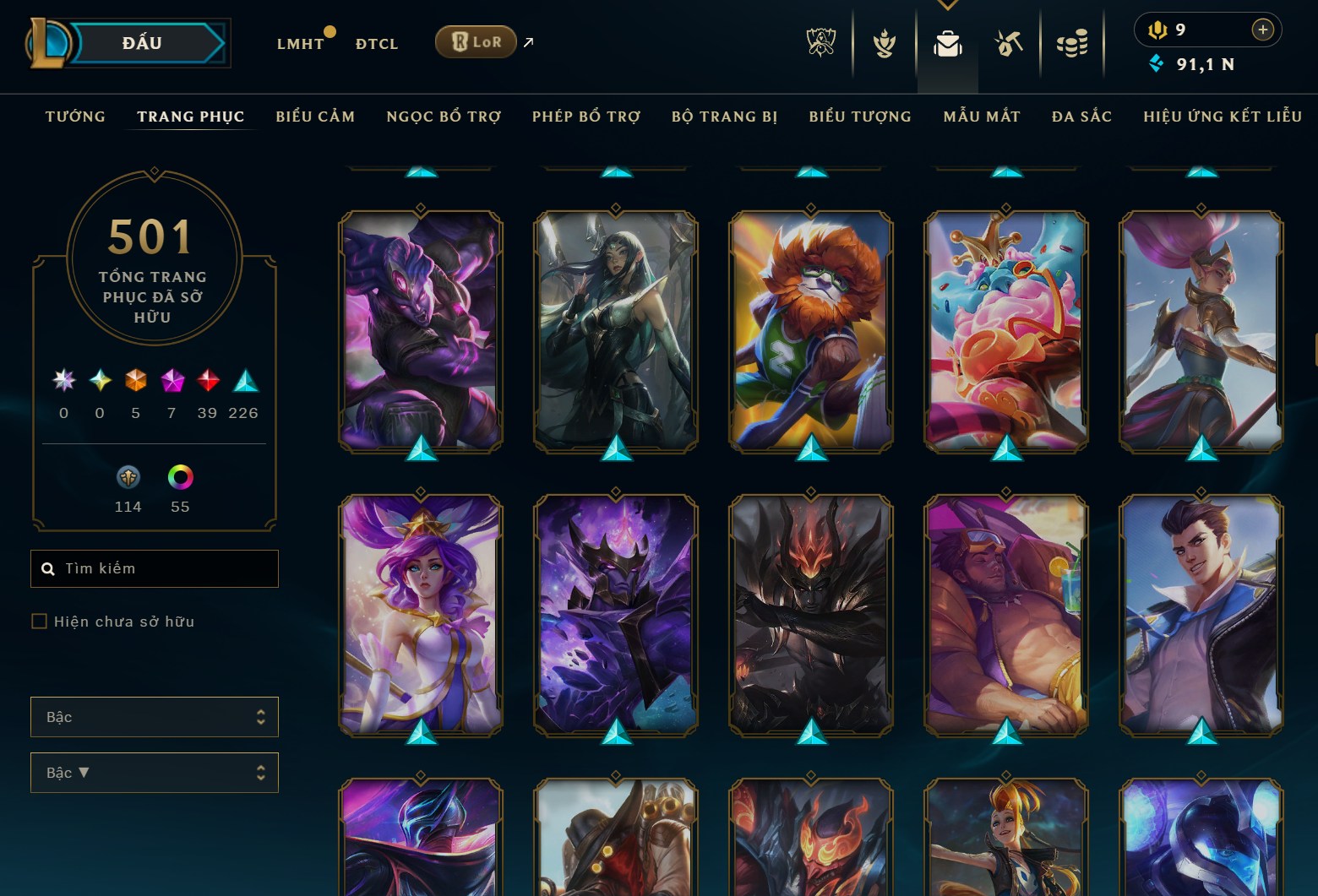Click the Tìm kiếm search field
This screenshot has width=1318, height=896.
(155, 567)
